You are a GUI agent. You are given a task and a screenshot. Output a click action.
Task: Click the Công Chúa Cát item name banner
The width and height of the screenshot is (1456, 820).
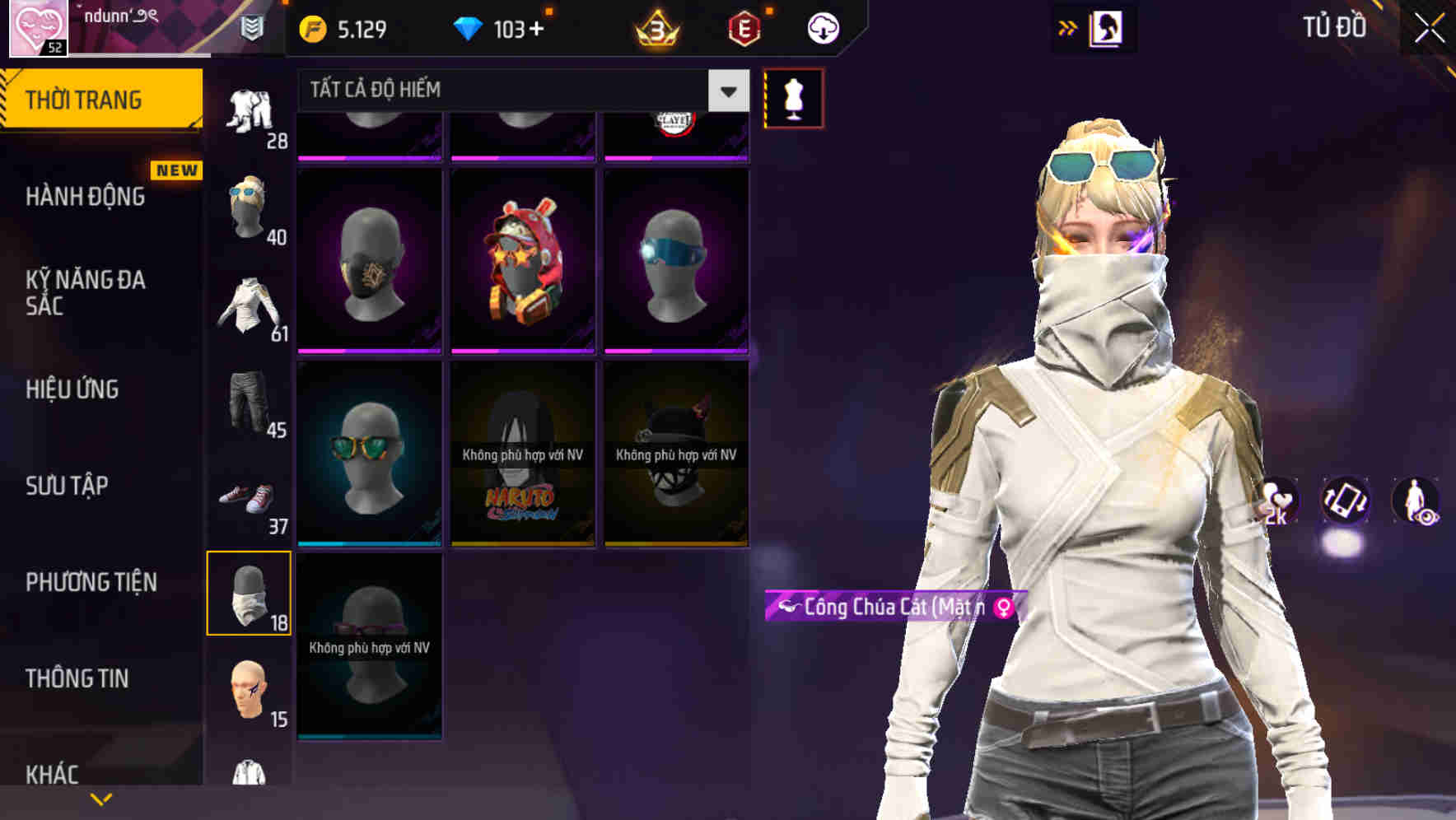894,608
